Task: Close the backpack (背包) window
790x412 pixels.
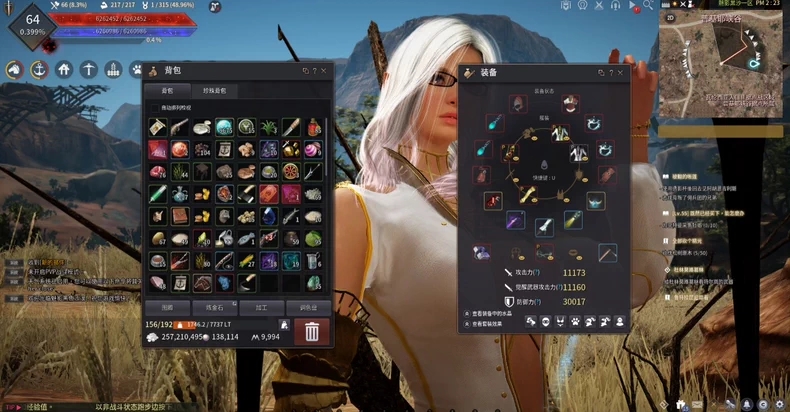Action: [x=325, y=71]
